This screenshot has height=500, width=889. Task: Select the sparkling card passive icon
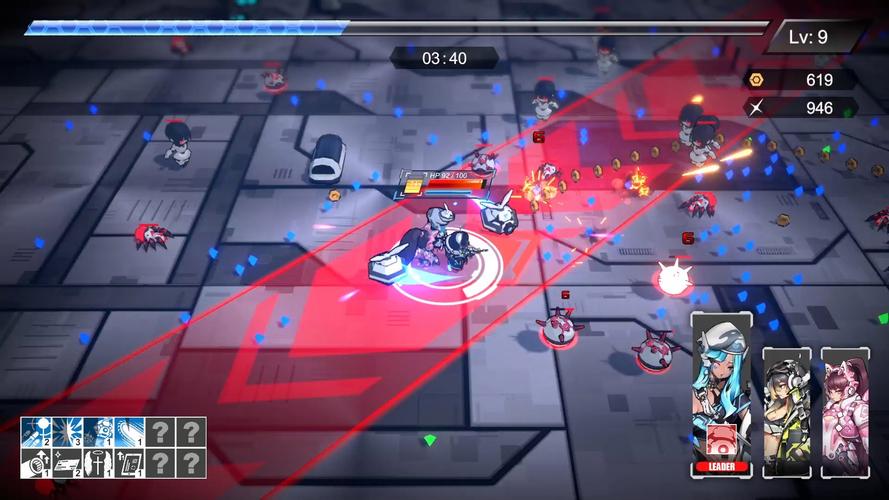(x=67, y=463)
